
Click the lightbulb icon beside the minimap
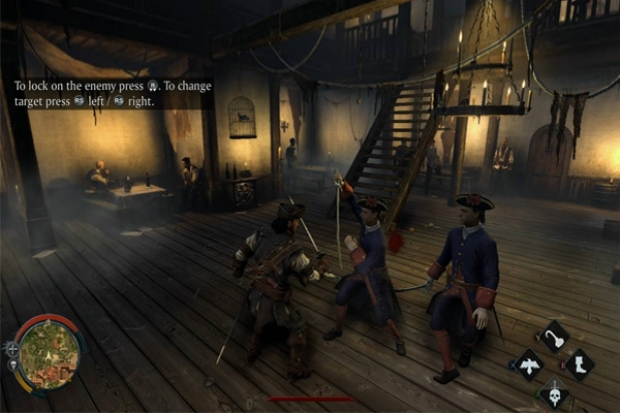point(13,365)
